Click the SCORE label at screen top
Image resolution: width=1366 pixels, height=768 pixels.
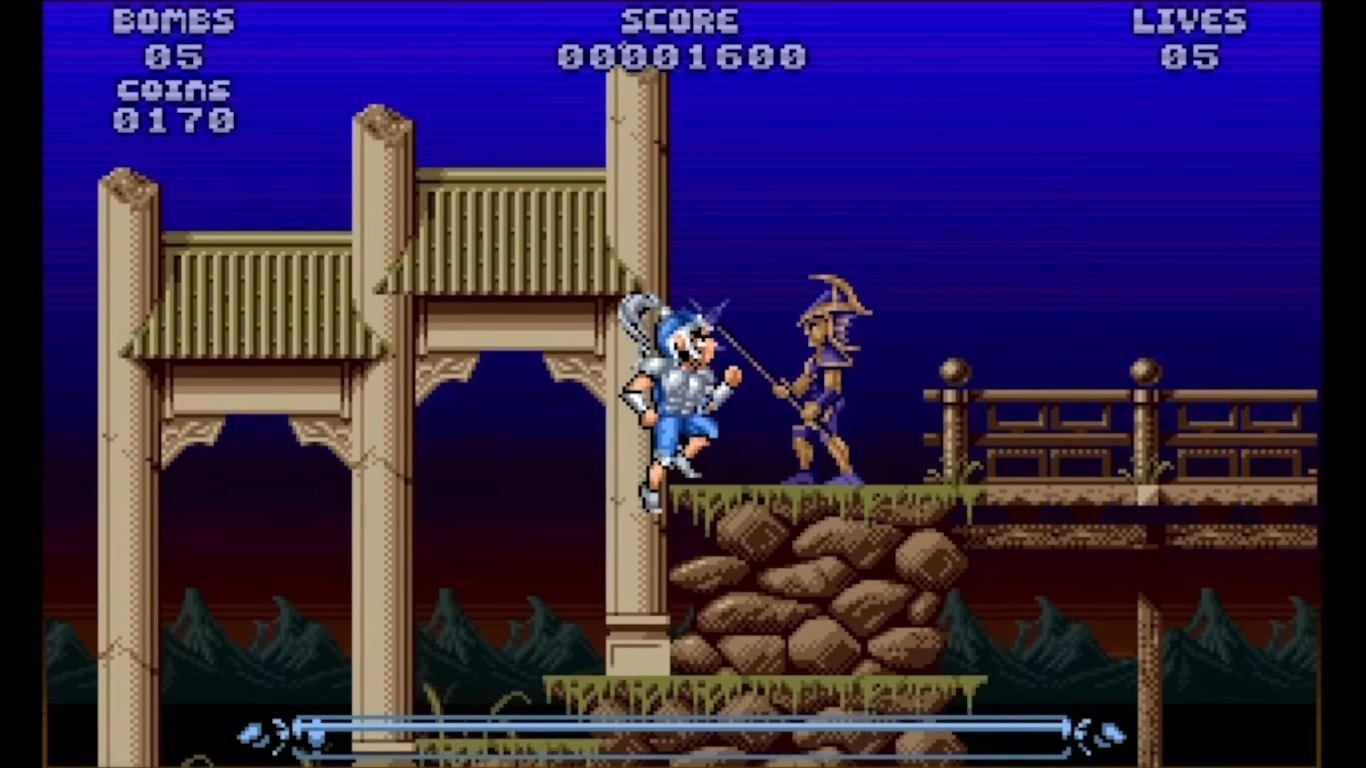click(681, 20)
